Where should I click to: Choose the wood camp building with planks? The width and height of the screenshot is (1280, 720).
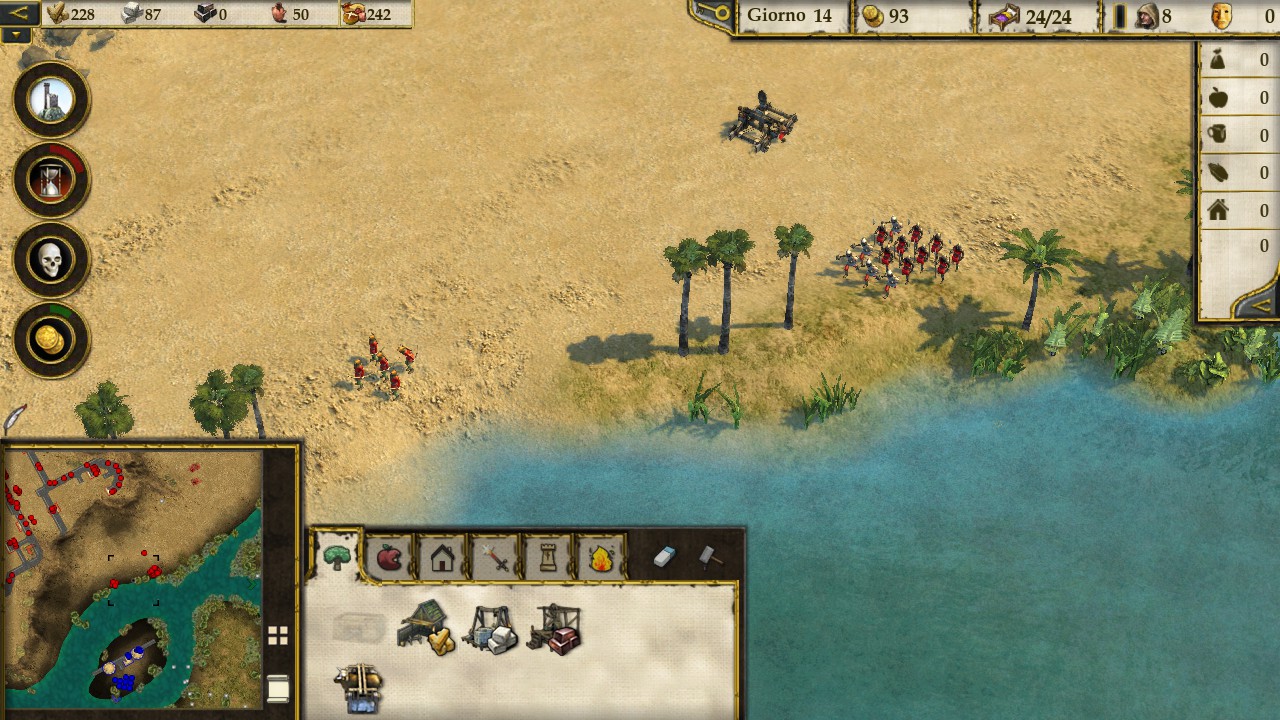click(427, 627)
